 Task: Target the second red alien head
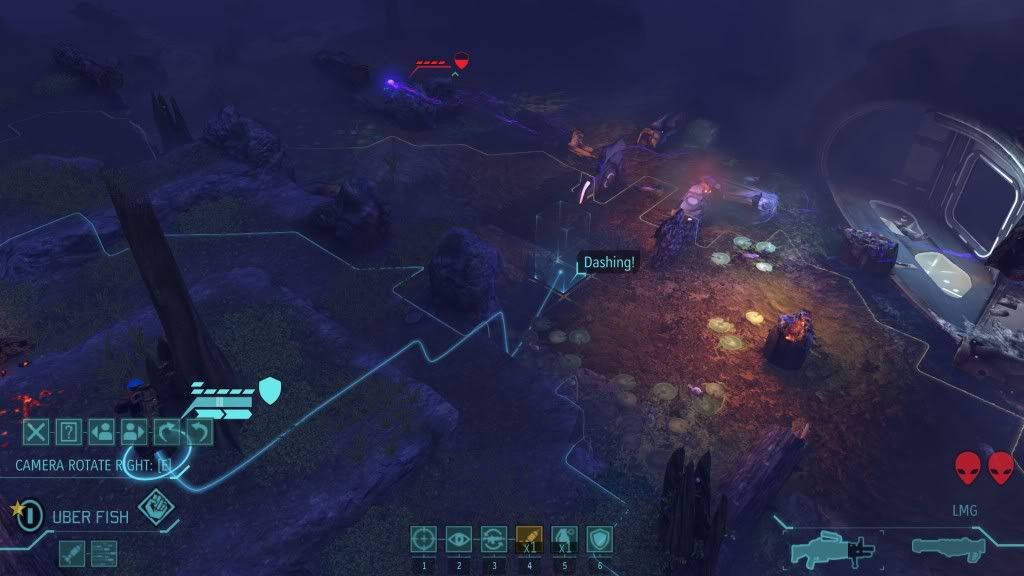click(x=1001, y=467)
